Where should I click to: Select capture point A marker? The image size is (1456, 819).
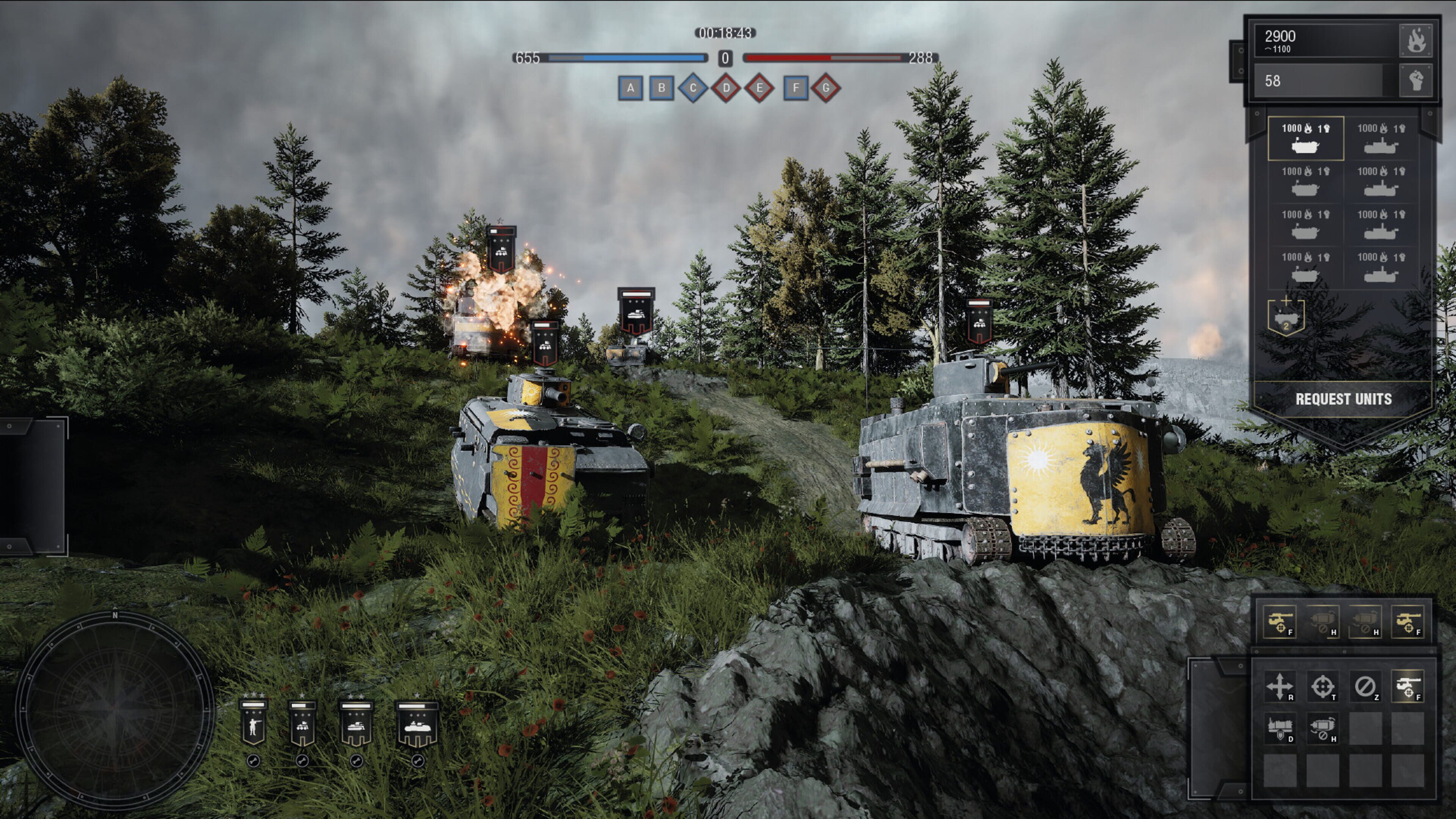630,88
